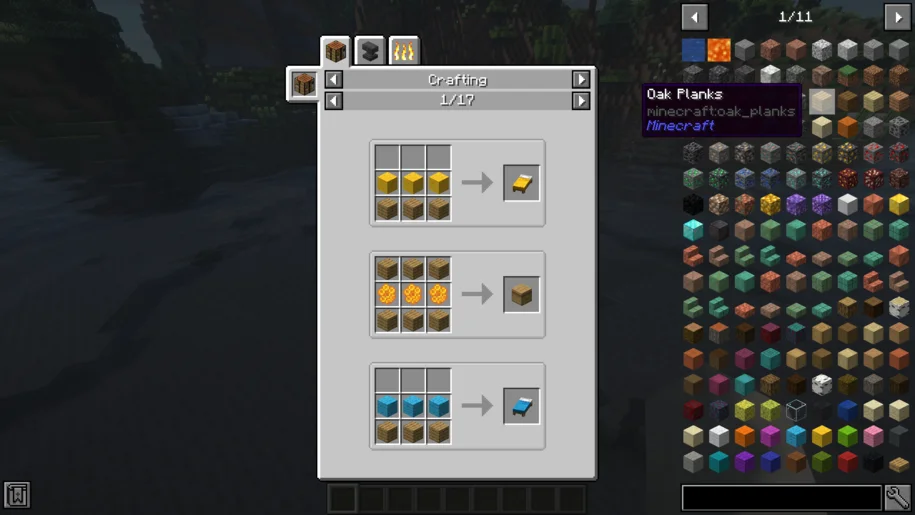Advance to next recipe page of 1/17

click(581, 101)
